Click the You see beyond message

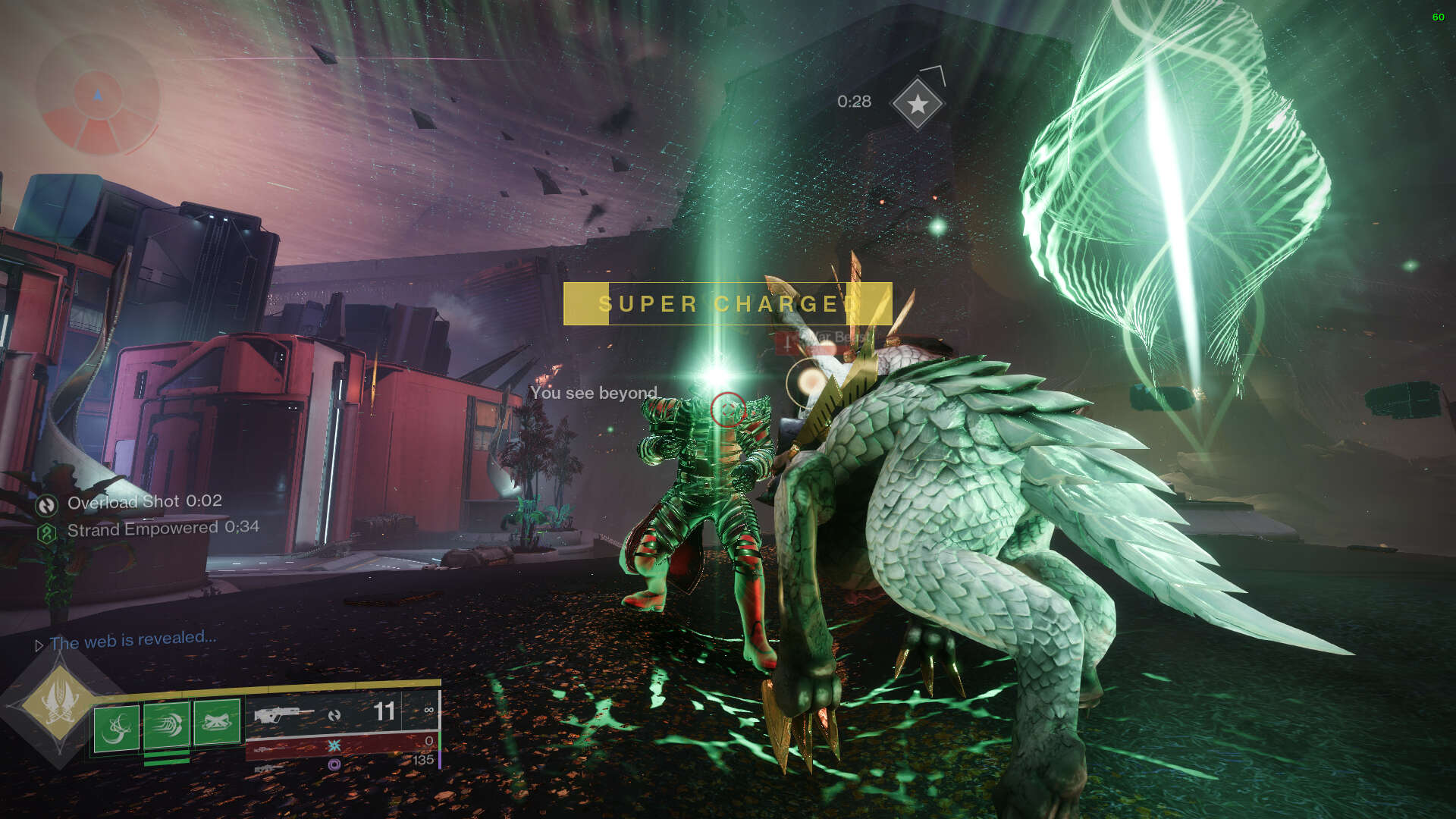tap(594, 394)
